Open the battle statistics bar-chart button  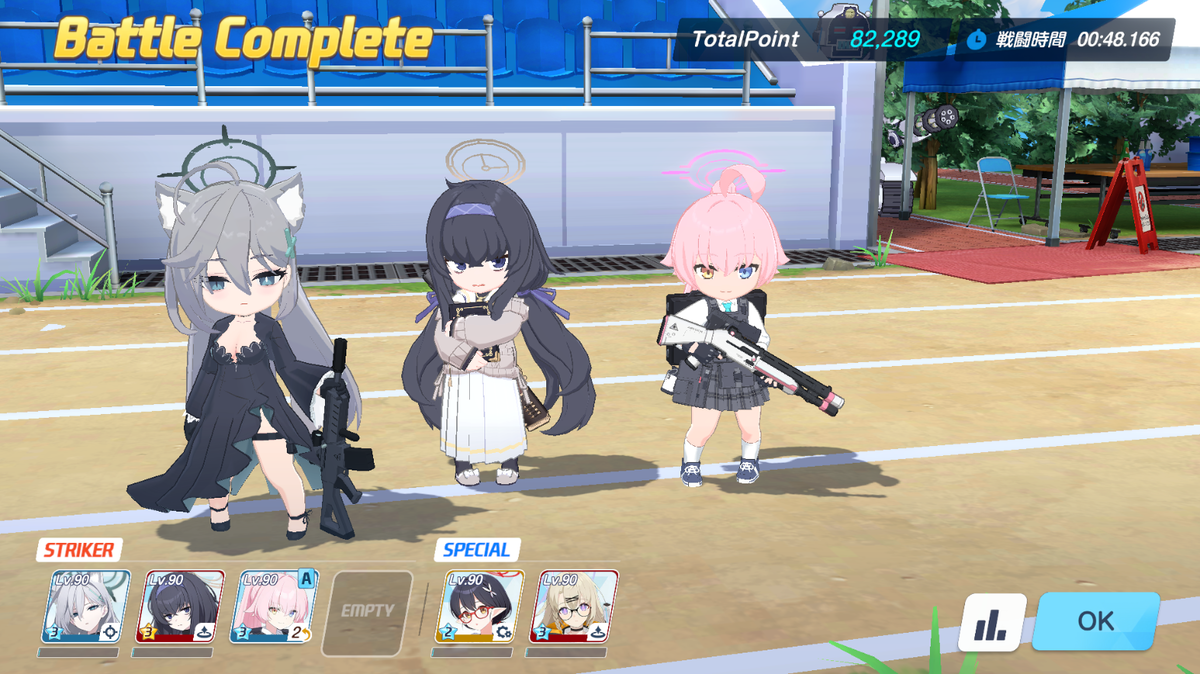(992, 623)
